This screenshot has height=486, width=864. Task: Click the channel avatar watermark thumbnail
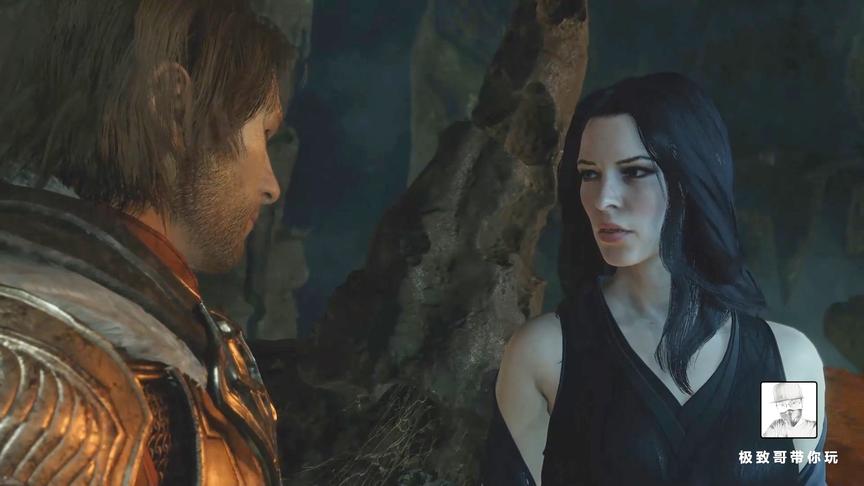pyautogui.click(x=789, y=410)
